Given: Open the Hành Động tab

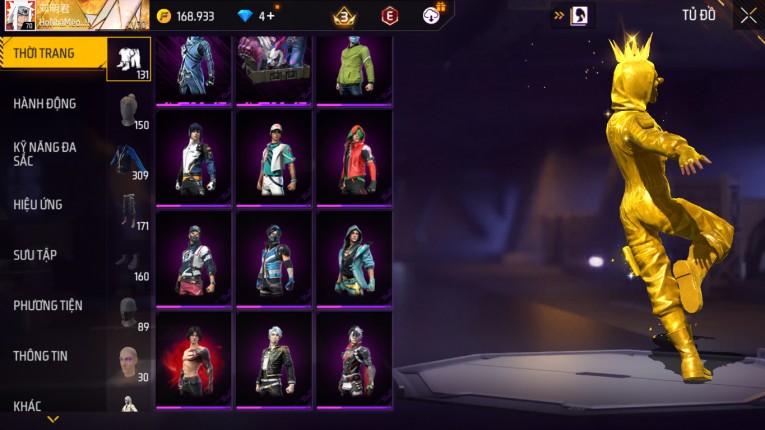Looking at the screenshot, I should (45, 104).
